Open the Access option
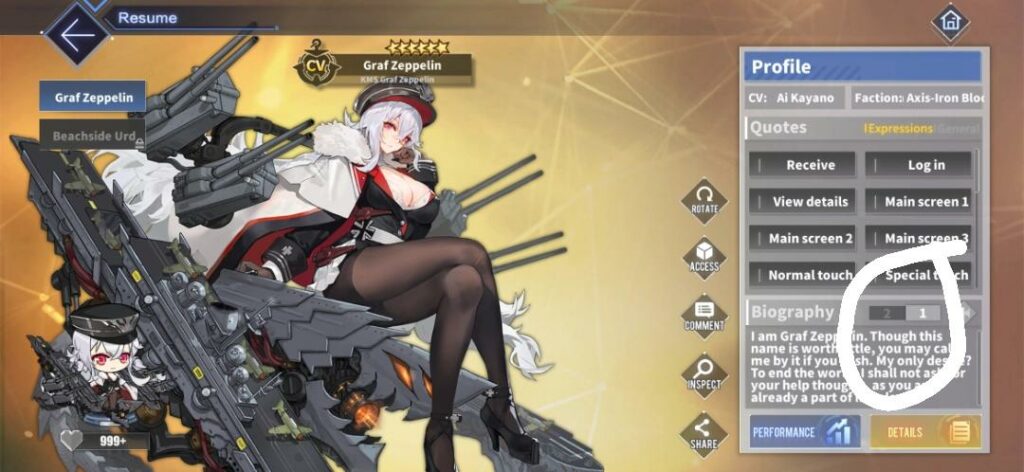This screenshot has height=472, width=1024. tap(705, 256)
